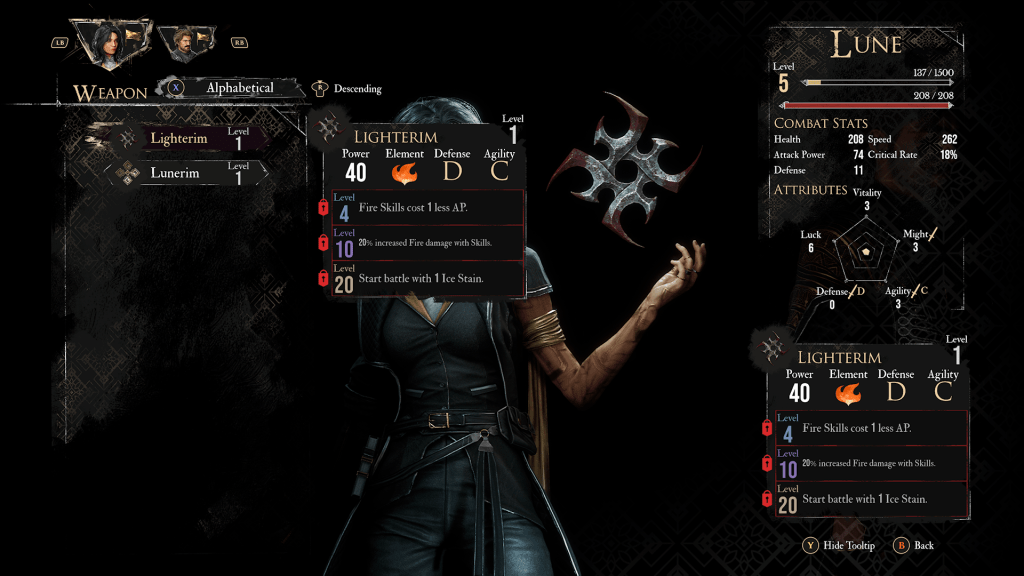Change the Alphabetical sort option

pyautogui.click(x=238, y=88)
